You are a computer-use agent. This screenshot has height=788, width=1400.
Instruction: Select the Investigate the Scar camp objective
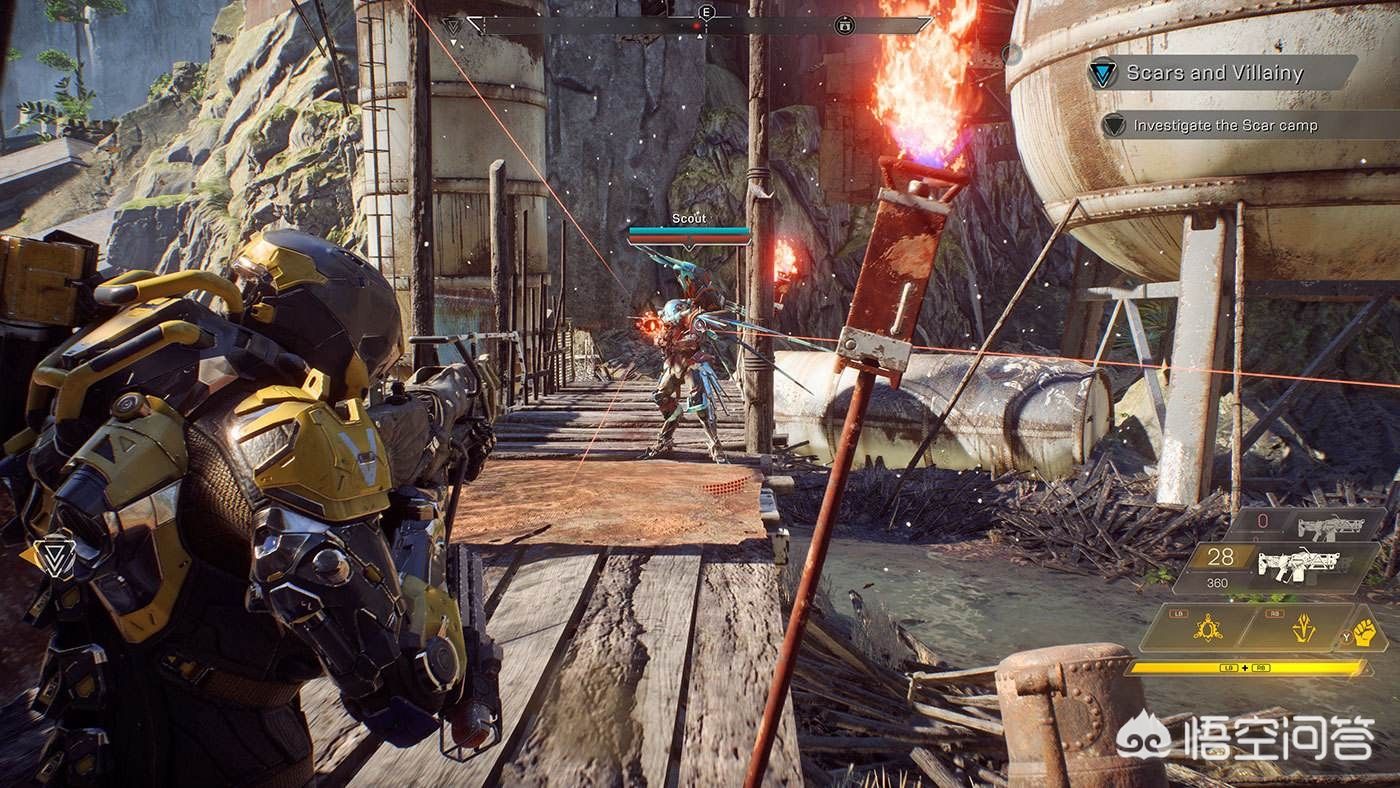pos(1224,126)
